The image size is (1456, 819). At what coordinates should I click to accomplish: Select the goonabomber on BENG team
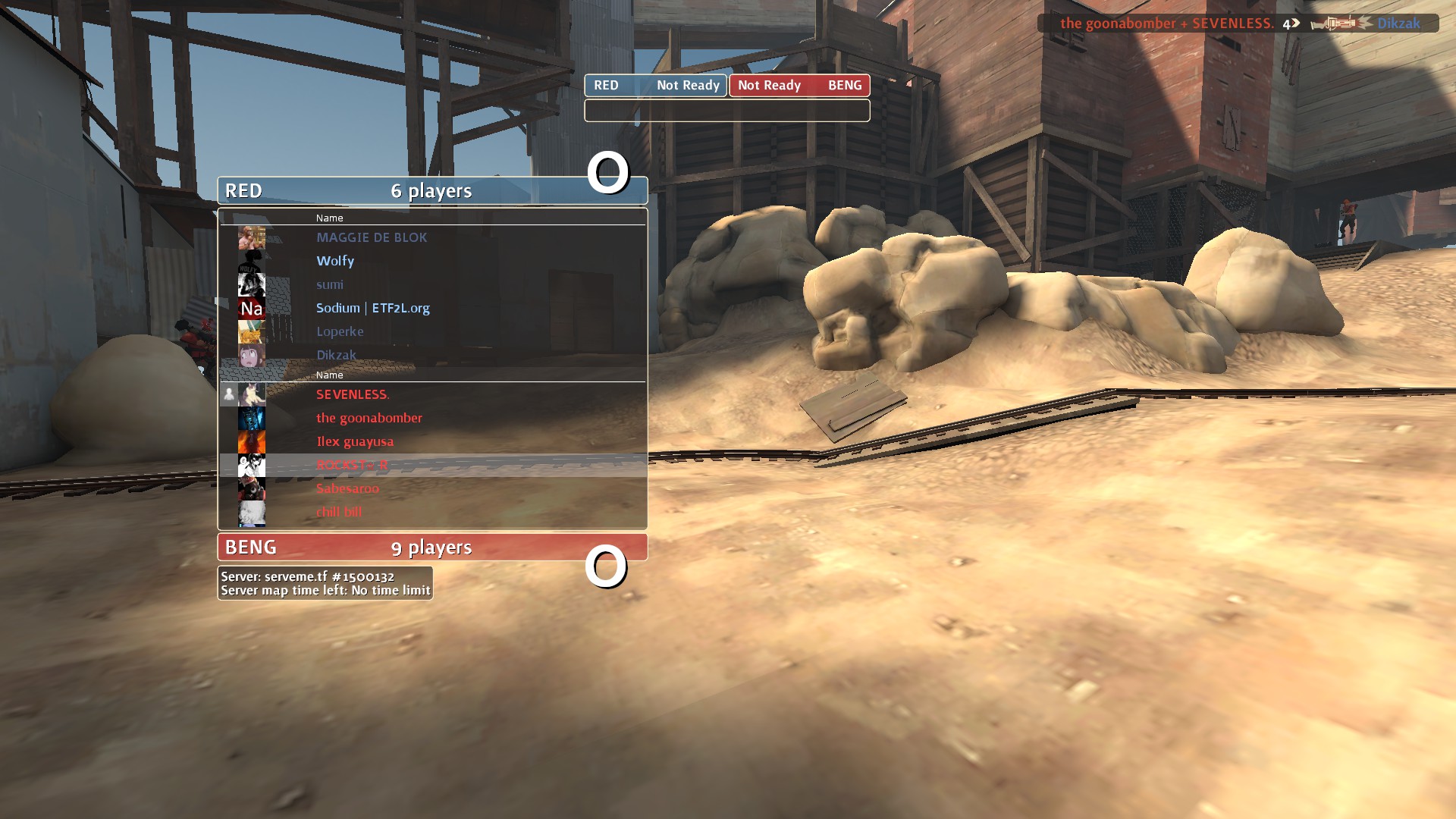(369, 418)
